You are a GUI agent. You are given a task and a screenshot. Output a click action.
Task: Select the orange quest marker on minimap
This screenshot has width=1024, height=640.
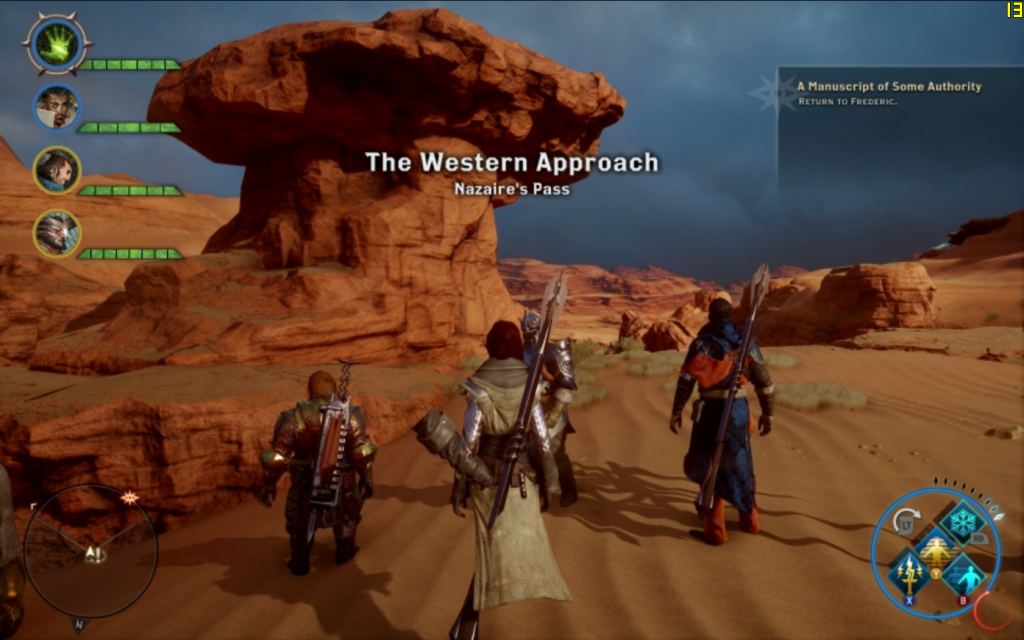click(129, 497)
